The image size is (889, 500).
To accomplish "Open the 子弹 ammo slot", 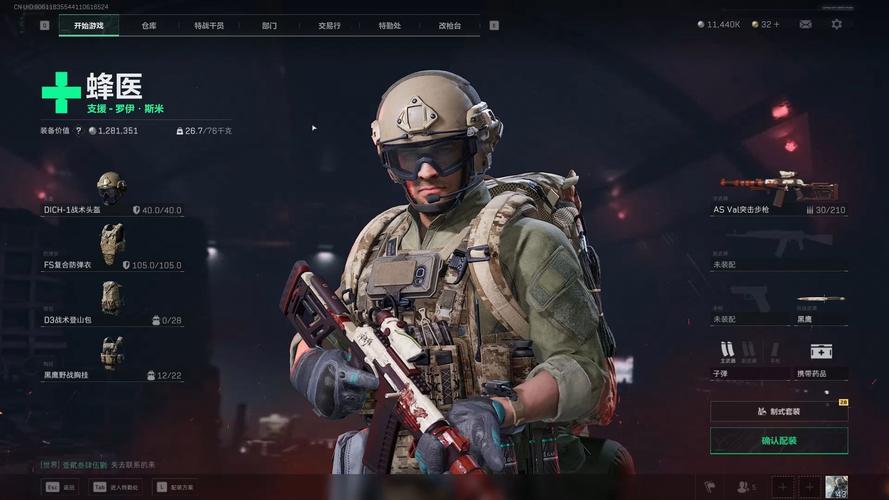I will click(747, 358).
